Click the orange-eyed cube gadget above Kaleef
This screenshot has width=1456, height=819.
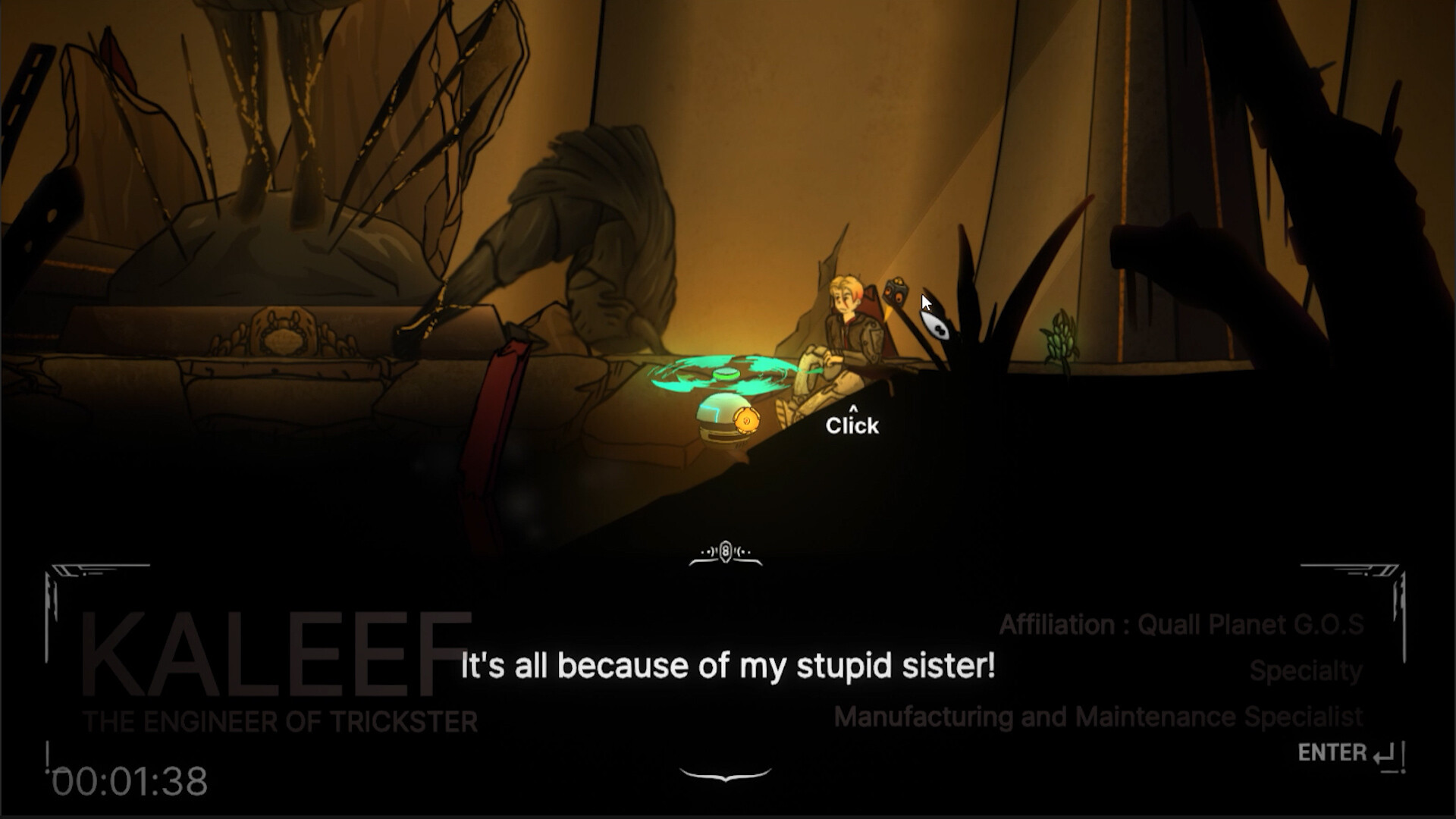pyautogui.click(x=895, y=290)
